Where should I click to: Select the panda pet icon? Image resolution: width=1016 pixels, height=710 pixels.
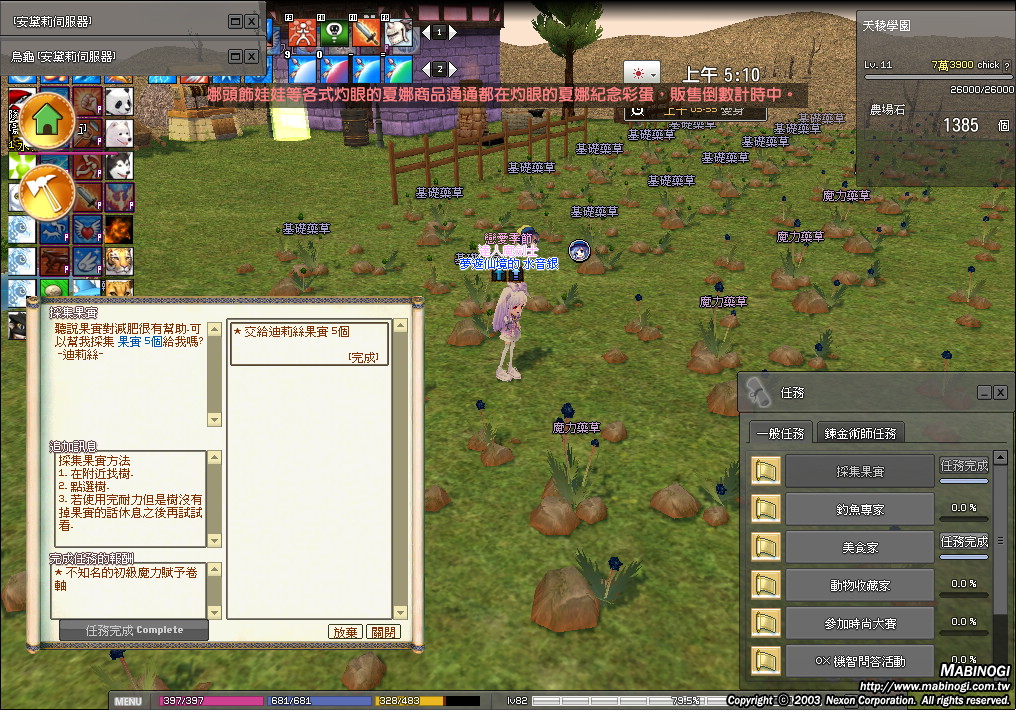point(117,101)
